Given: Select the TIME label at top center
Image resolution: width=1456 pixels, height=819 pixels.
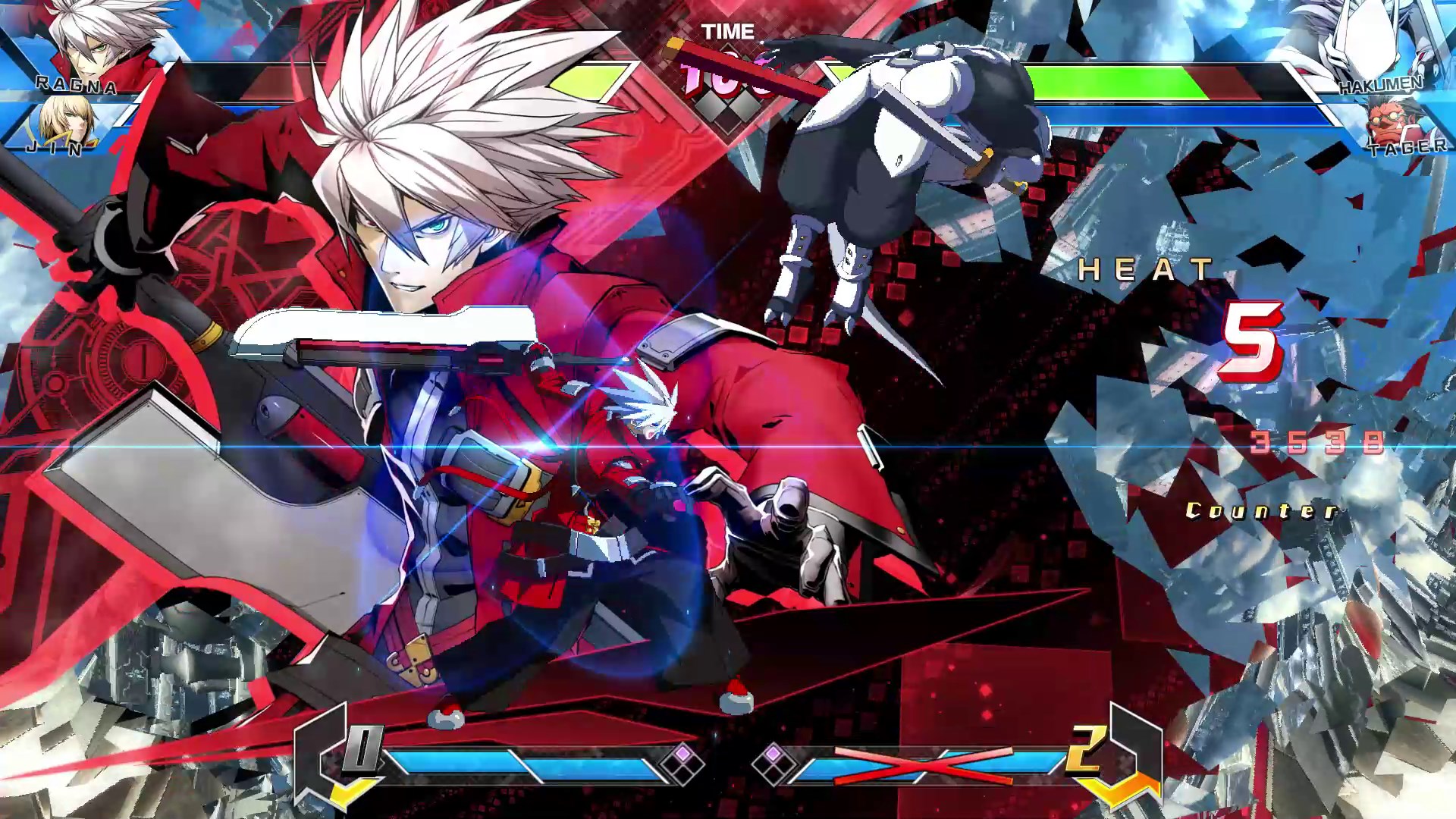Looking at the screenshot, I should [730, 32].
